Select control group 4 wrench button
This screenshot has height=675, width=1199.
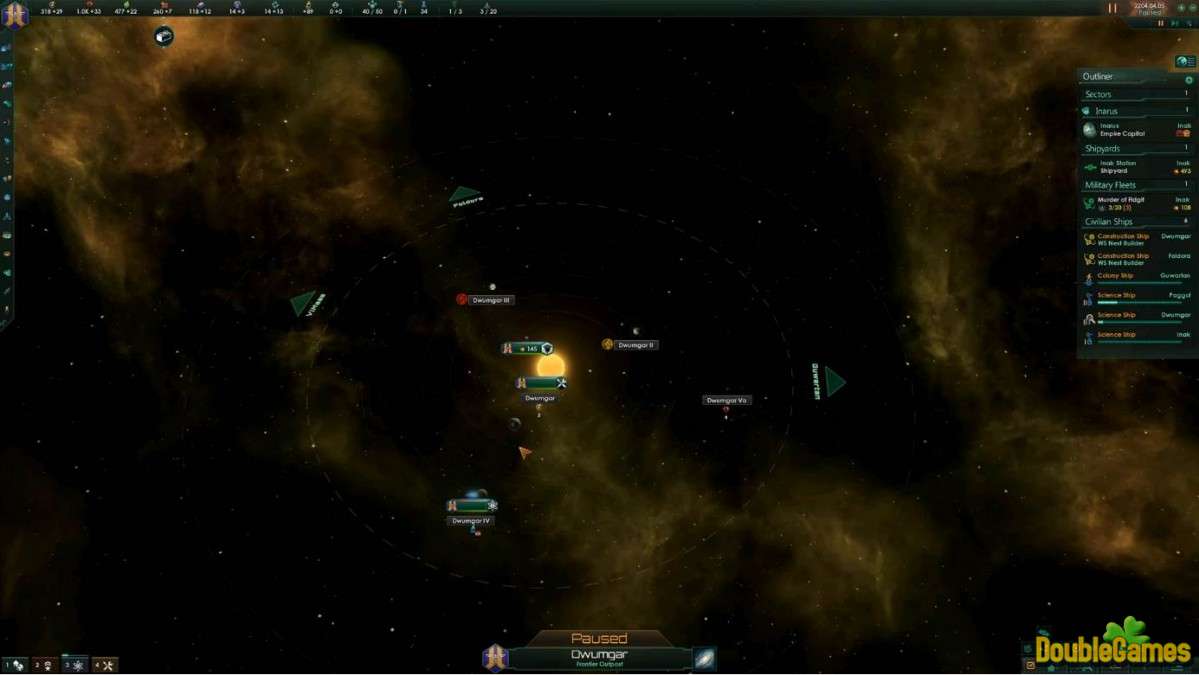(104, 665)
